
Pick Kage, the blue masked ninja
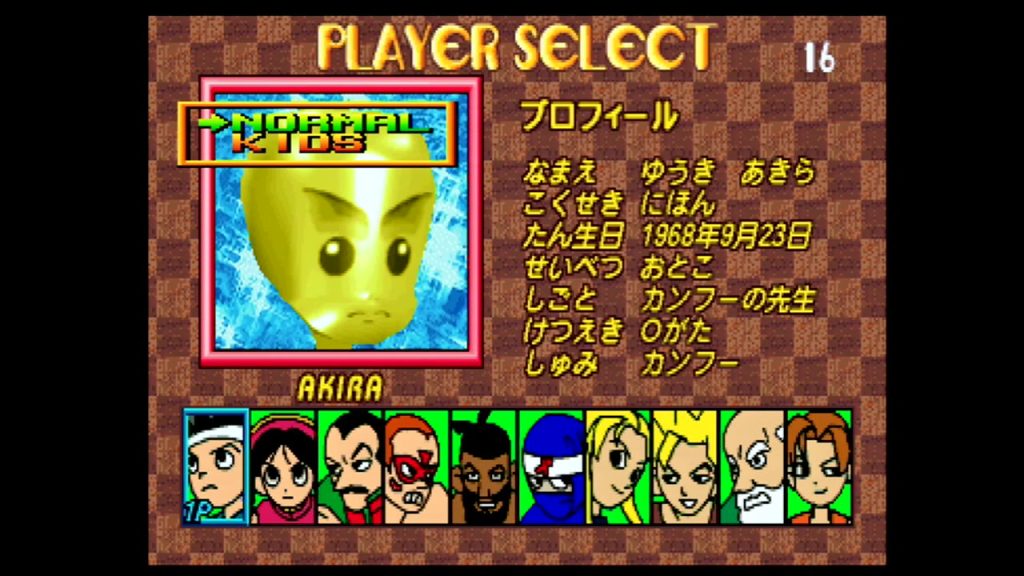(551, 466)
